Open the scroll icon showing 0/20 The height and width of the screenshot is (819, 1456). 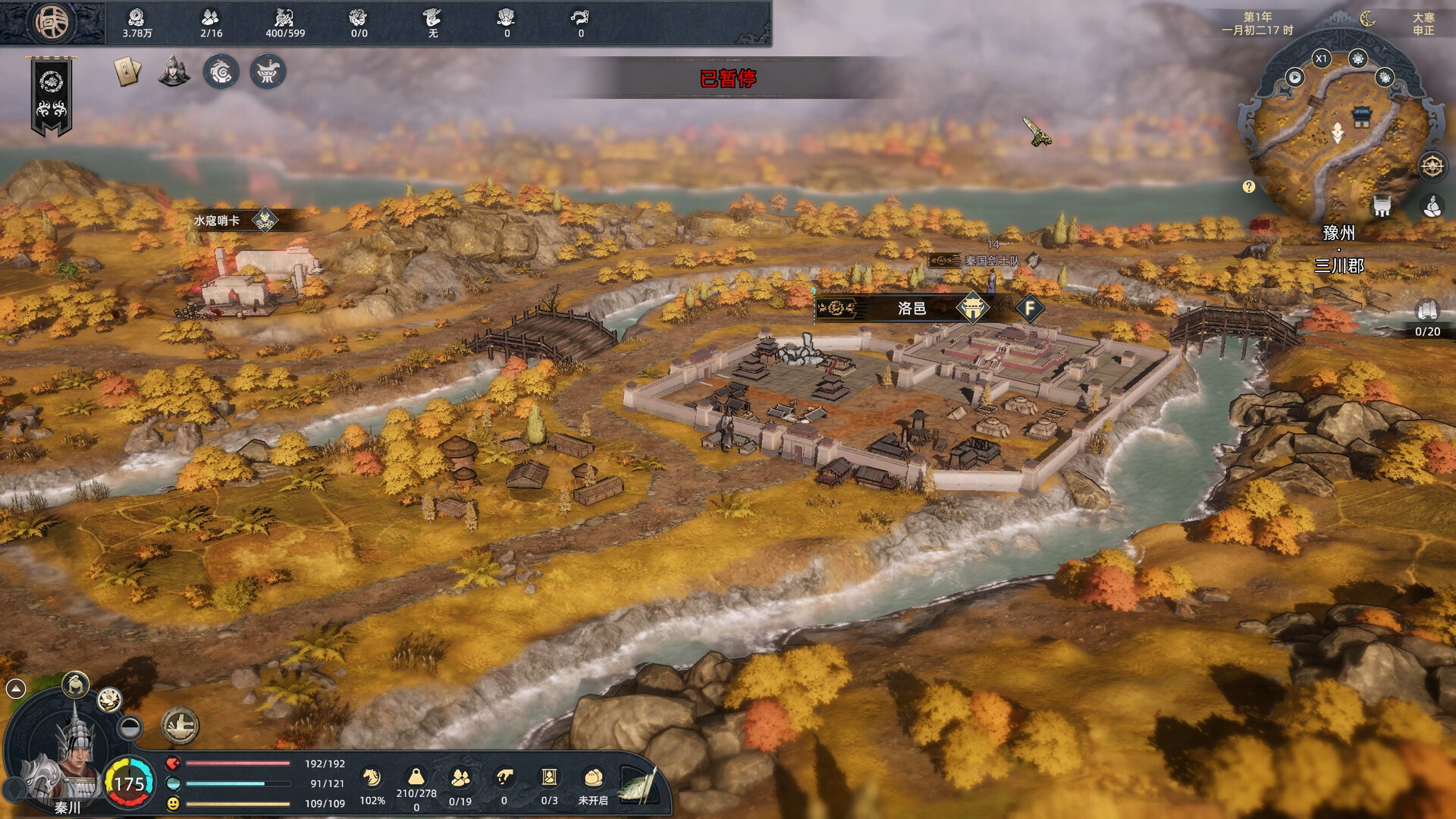coord(1427,311)
